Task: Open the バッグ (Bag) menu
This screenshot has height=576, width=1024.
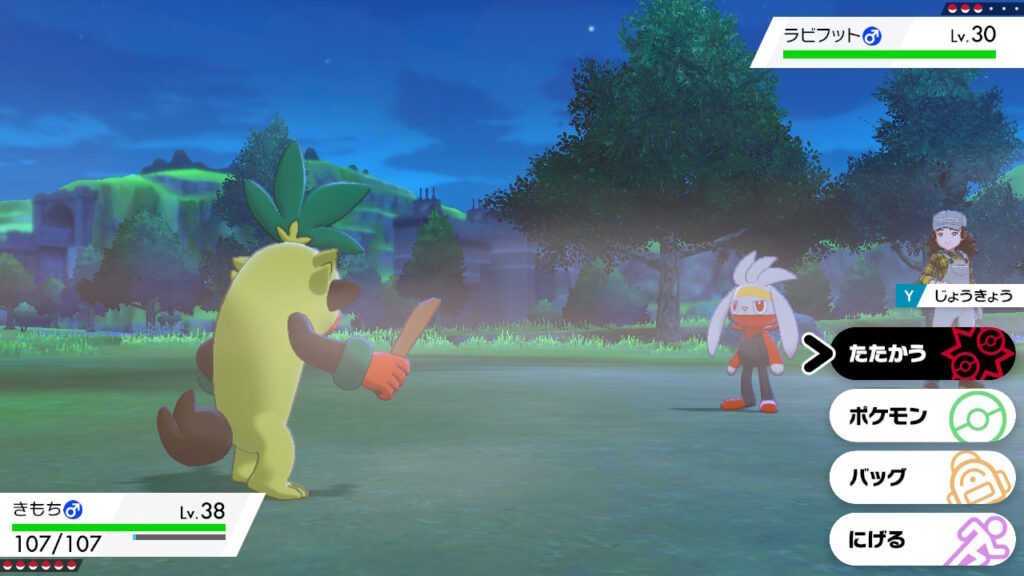Action: tap(920, 477)
